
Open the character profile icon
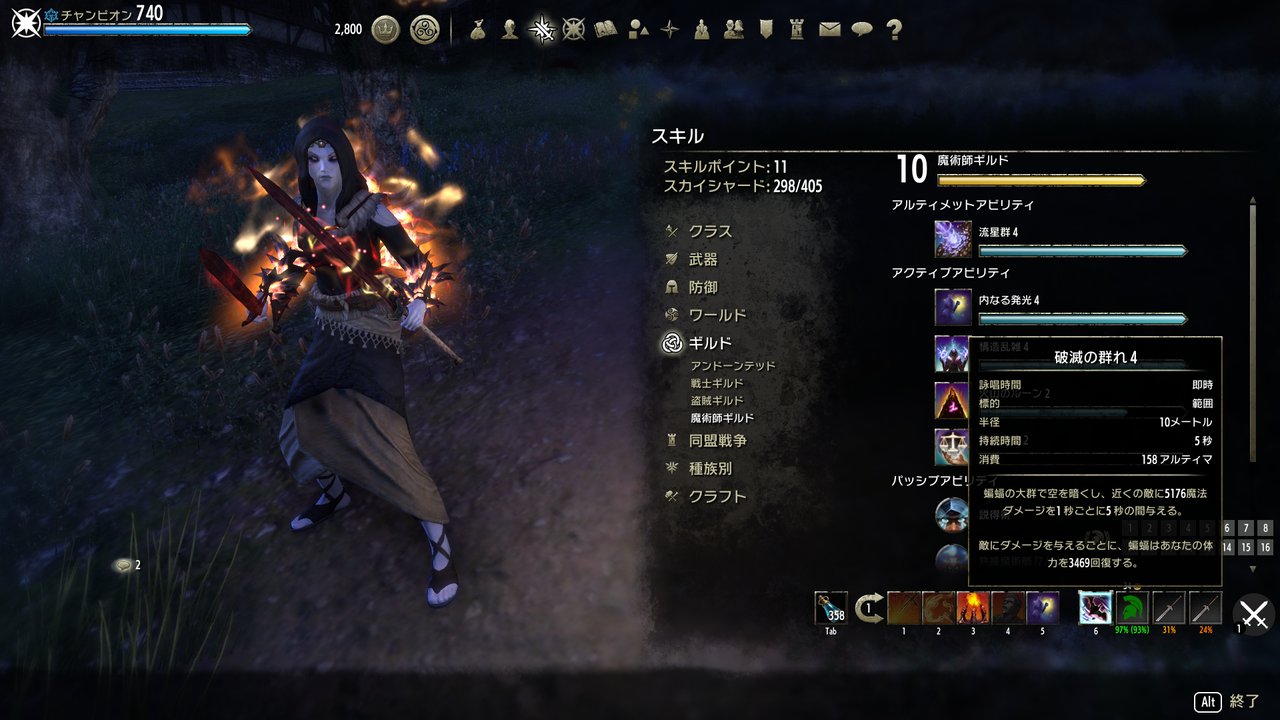pyautogui.click(x=509, y=30)
